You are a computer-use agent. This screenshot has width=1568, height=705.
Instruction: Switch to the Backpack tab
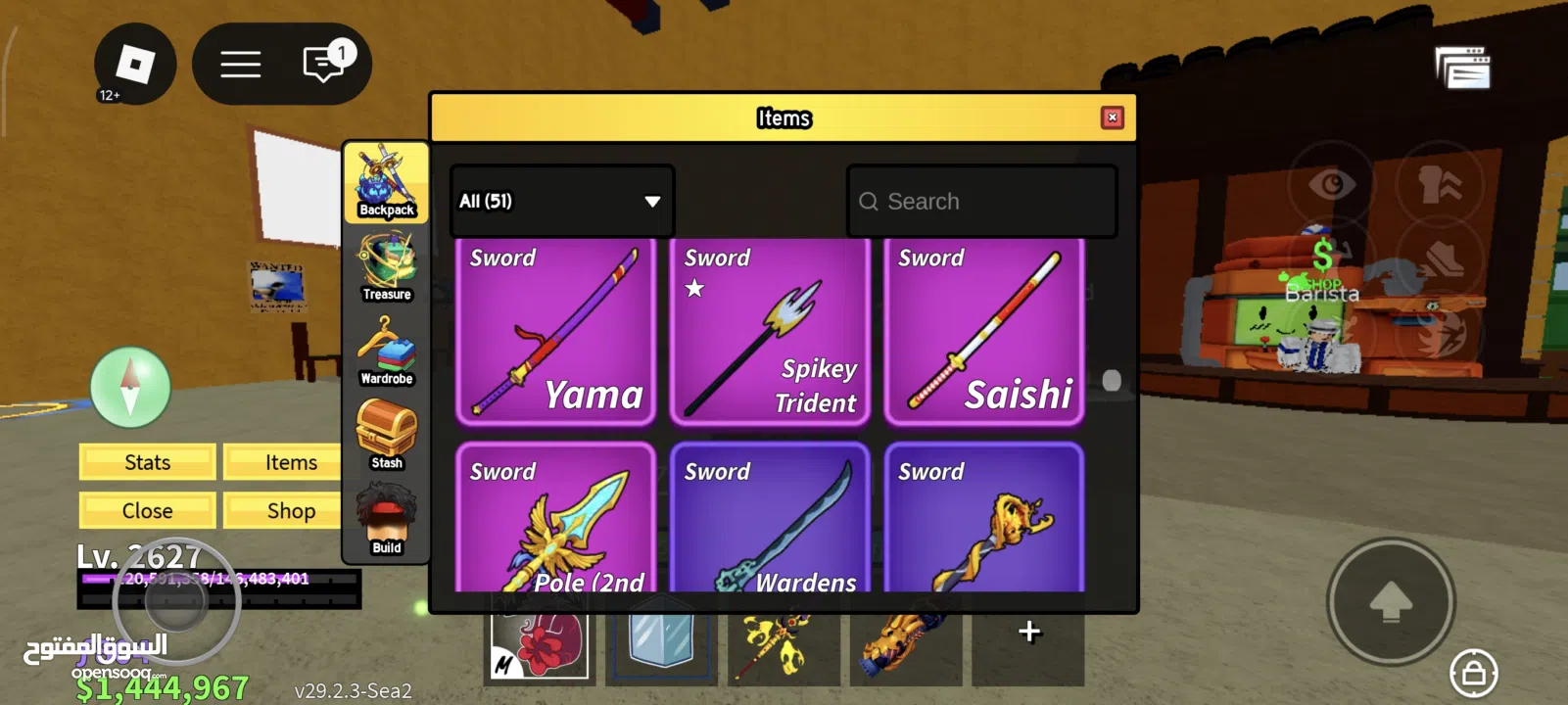click(387, 183)
